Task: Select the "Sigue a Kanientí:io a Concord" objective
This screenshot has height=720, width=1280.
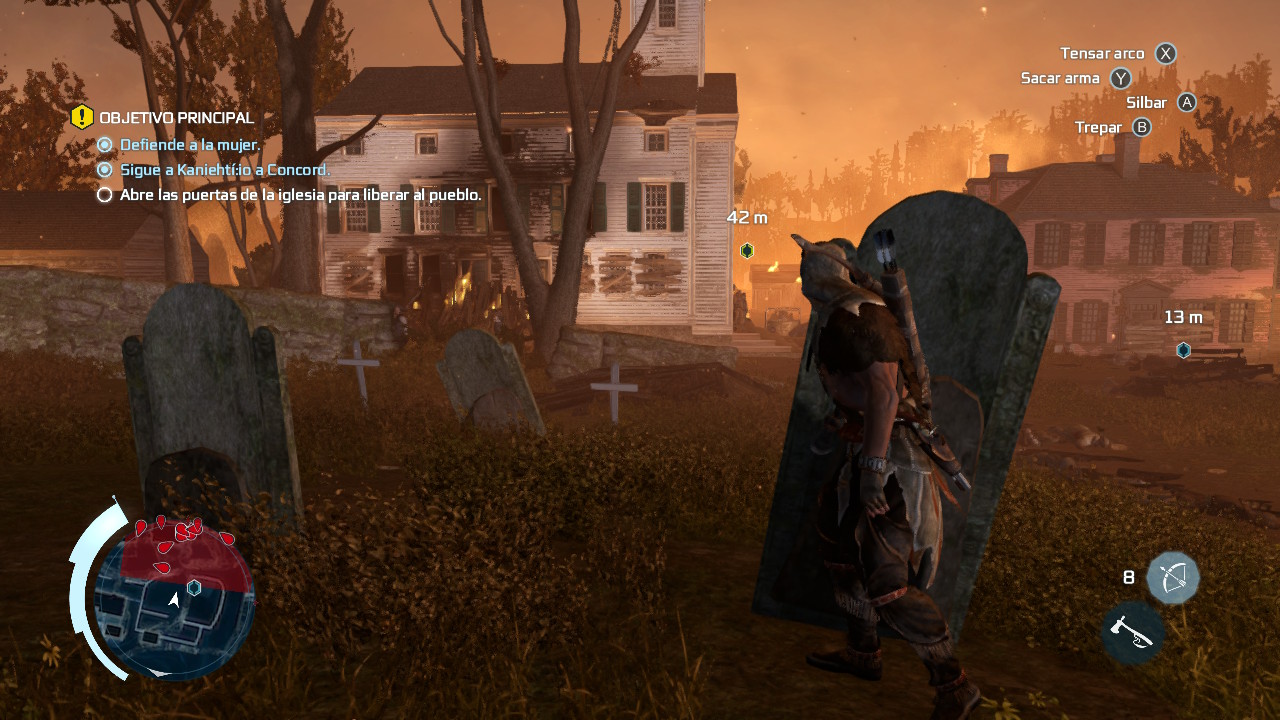Action: point(224,170)
